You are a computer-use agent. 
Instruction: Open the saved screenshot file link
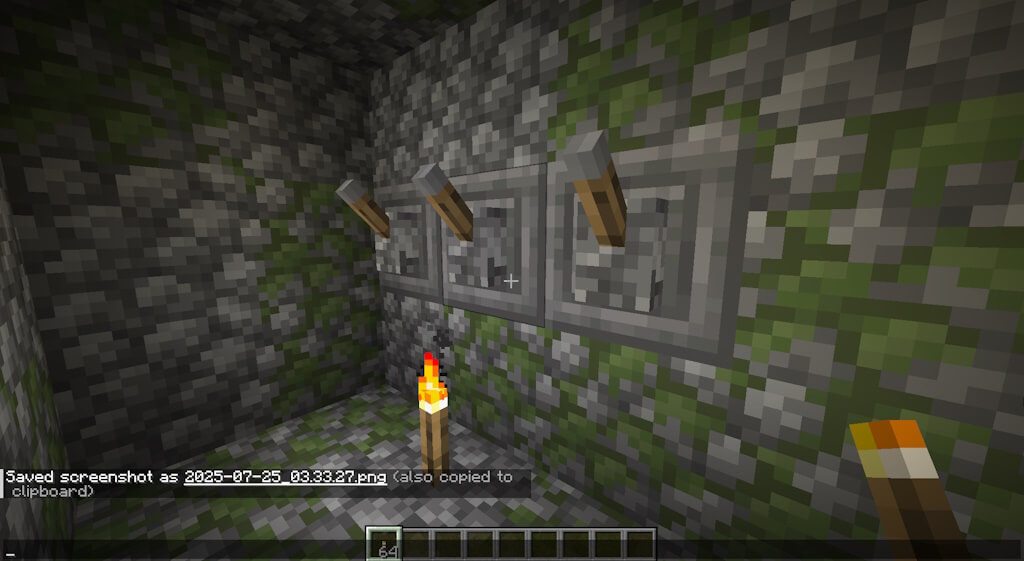[x=285, y=477]
